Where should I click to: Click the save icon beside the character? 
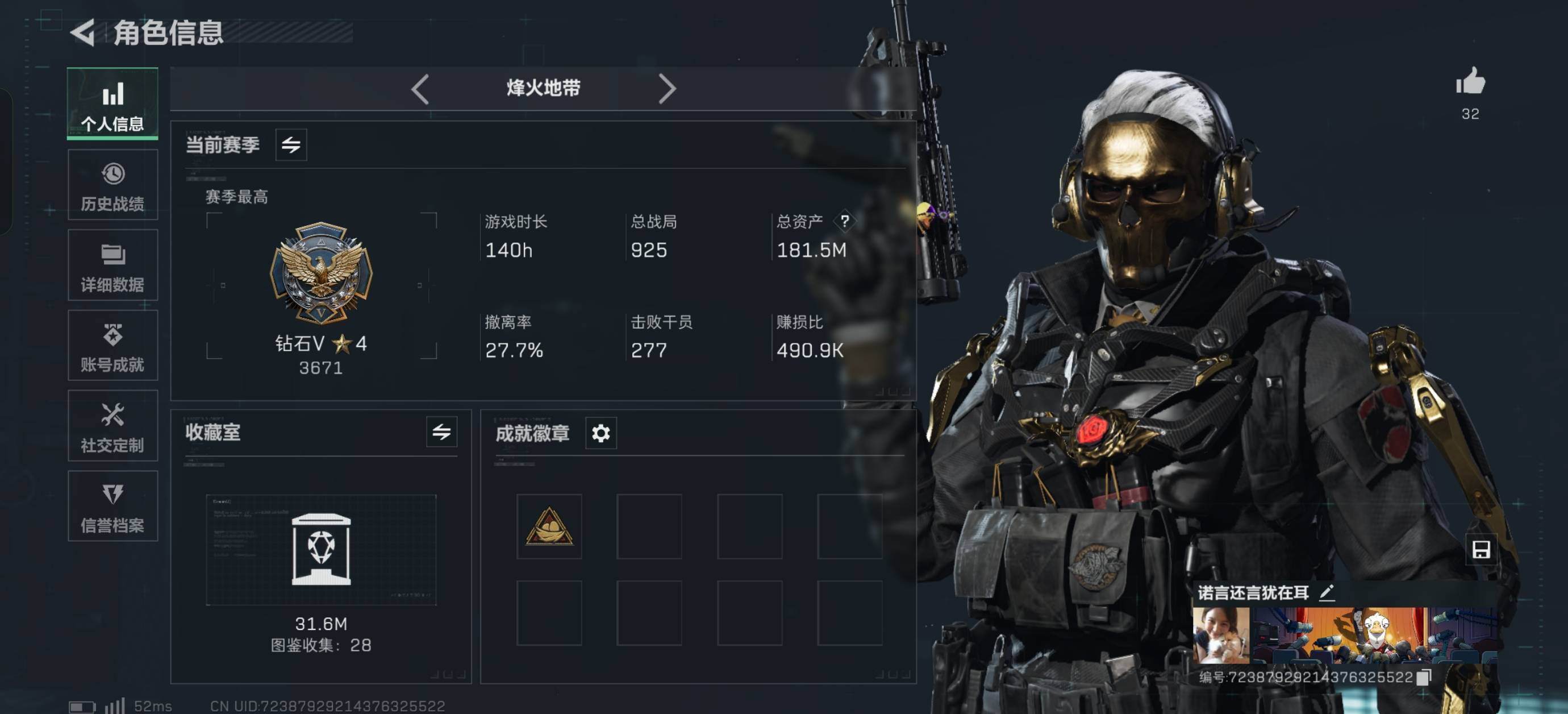click(1481, 550)
